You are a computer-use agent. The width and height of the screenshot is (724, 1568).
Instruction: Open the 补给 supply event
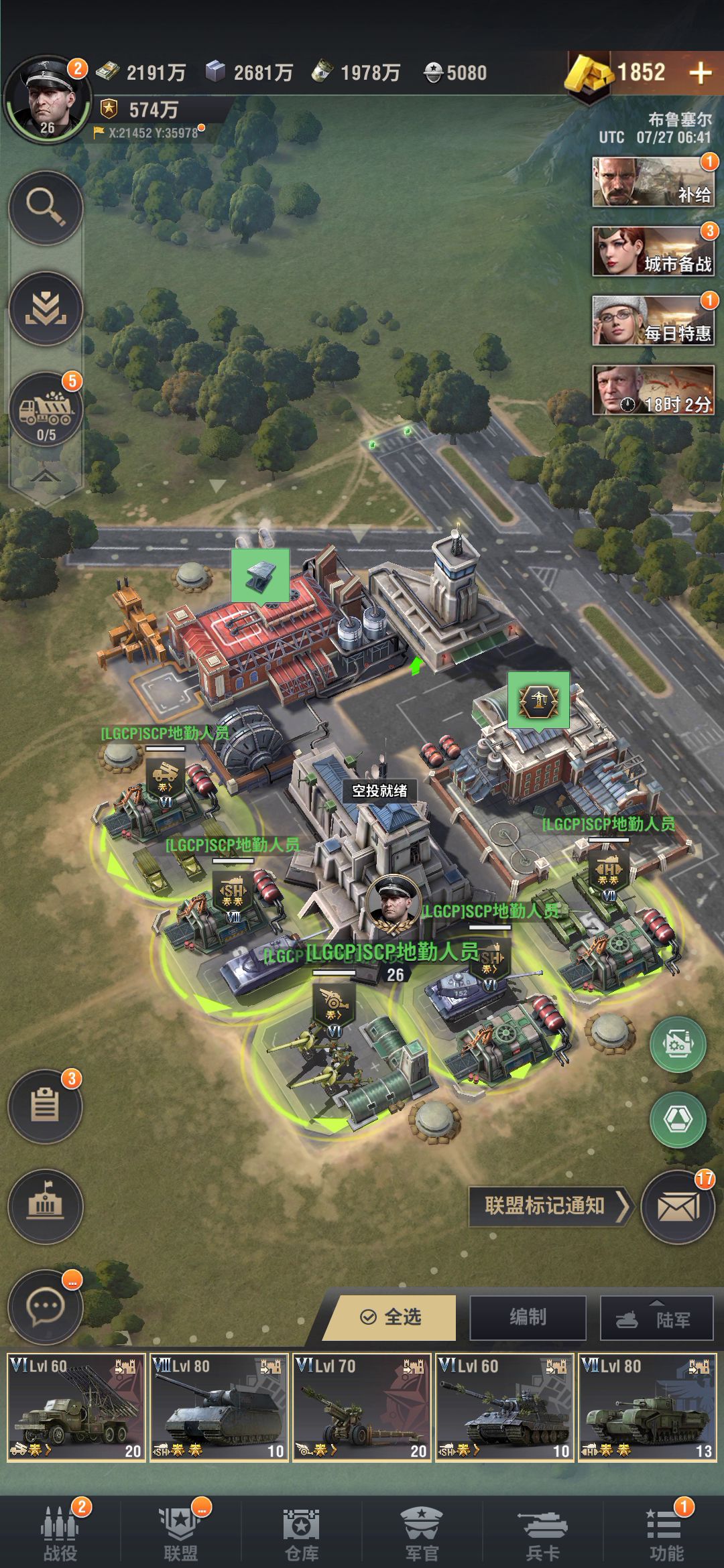tap(652, 182)
